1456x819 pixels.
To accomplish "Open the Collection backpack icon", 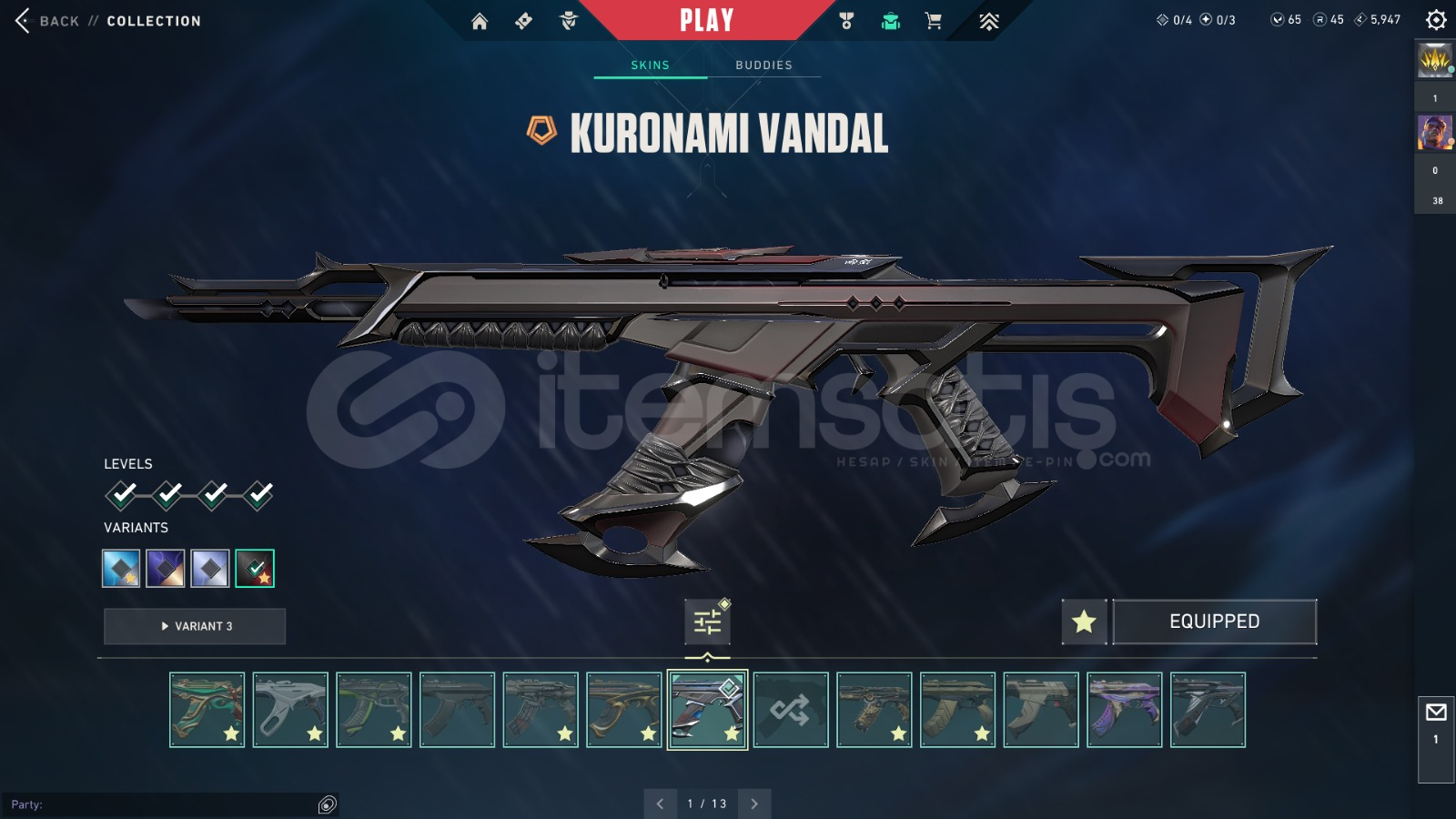I will 890,20.
